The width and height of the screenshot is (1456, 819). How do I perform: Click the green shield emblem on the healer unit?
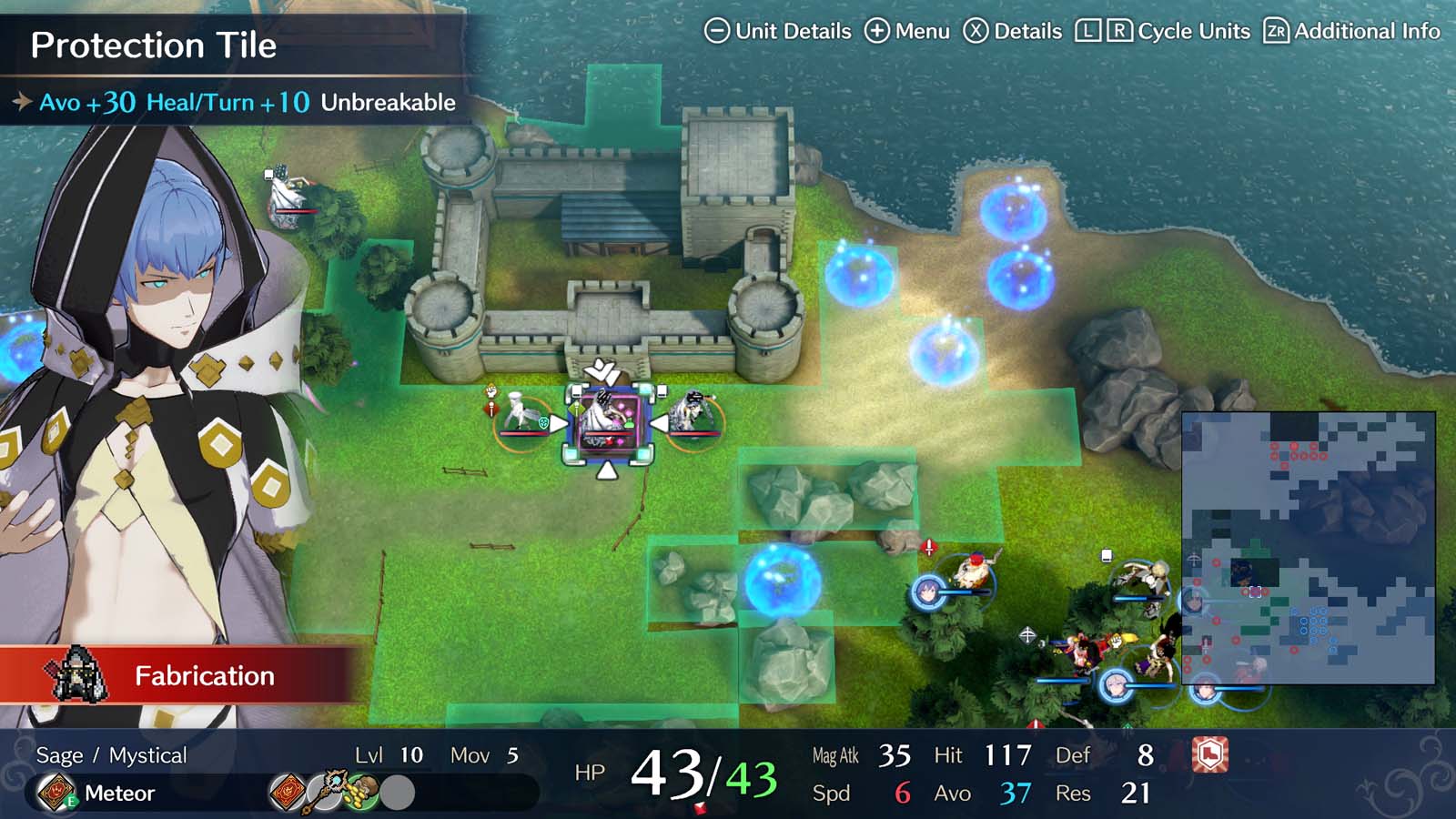coord(543,422)
